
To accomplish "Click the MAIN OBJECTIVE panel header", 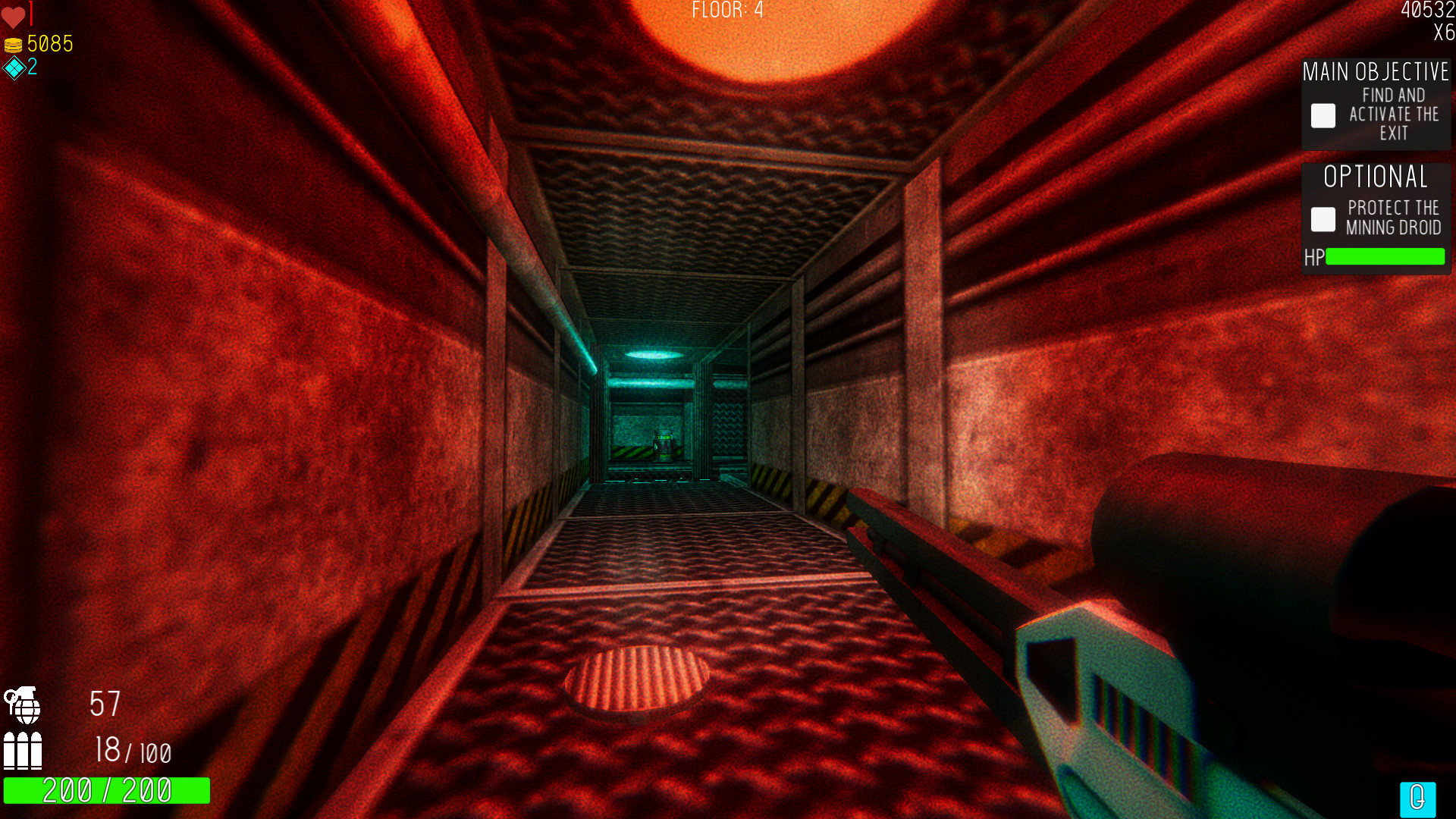I will (1375, 72).
